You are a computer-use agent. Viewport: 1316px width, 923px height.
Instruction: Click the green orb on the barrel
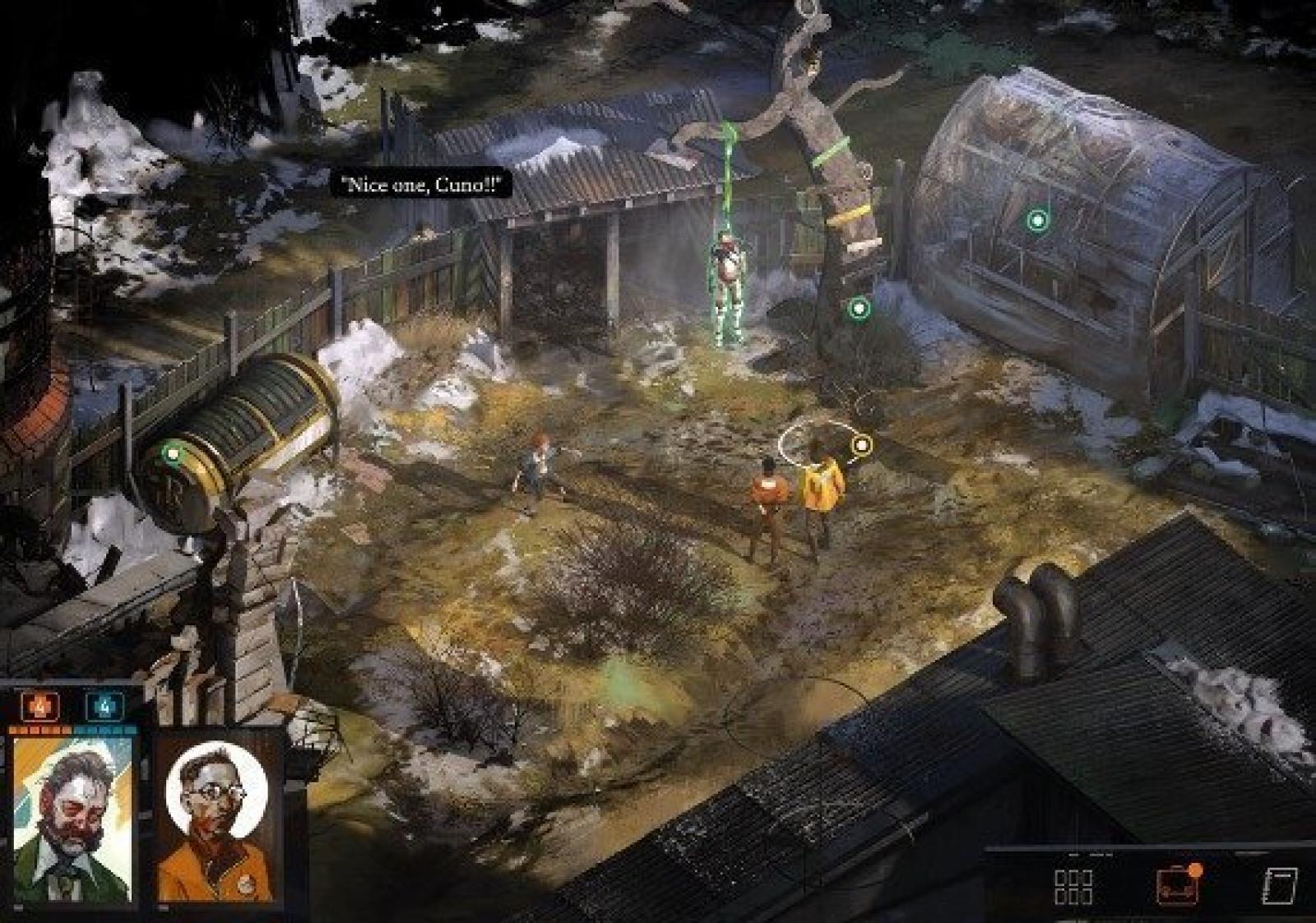(172, 452)
